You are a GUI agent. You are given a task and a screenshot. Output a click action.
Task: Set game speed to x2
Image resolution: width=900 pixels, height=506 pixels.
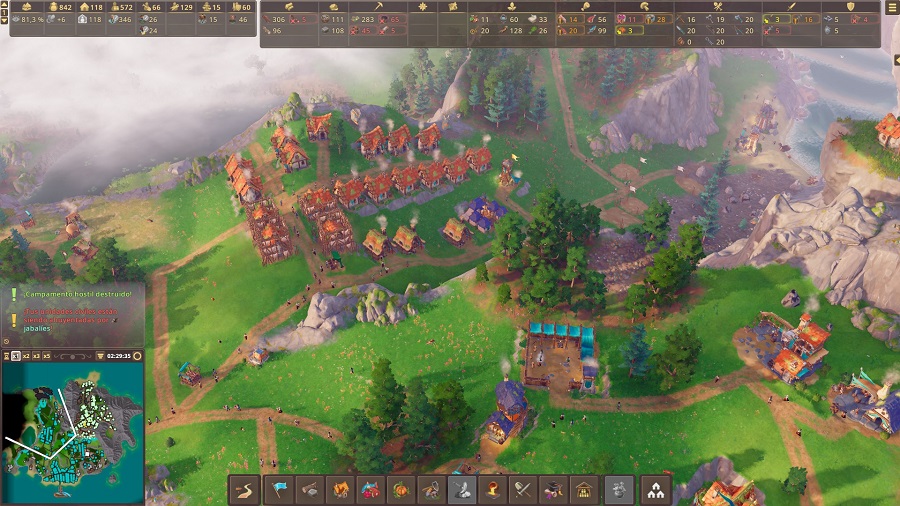coord(25,356)
